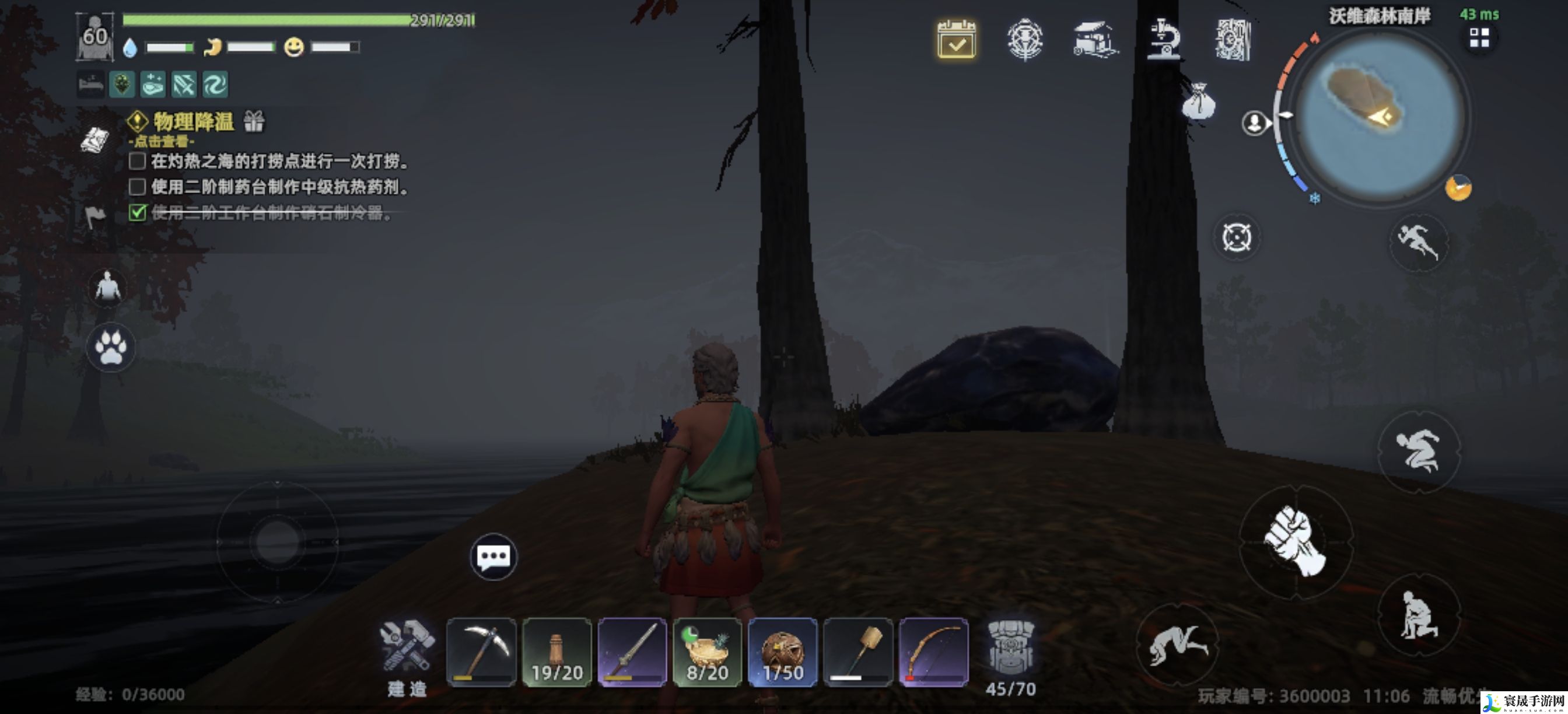Open the microscope research menu

pos(1163,40)
